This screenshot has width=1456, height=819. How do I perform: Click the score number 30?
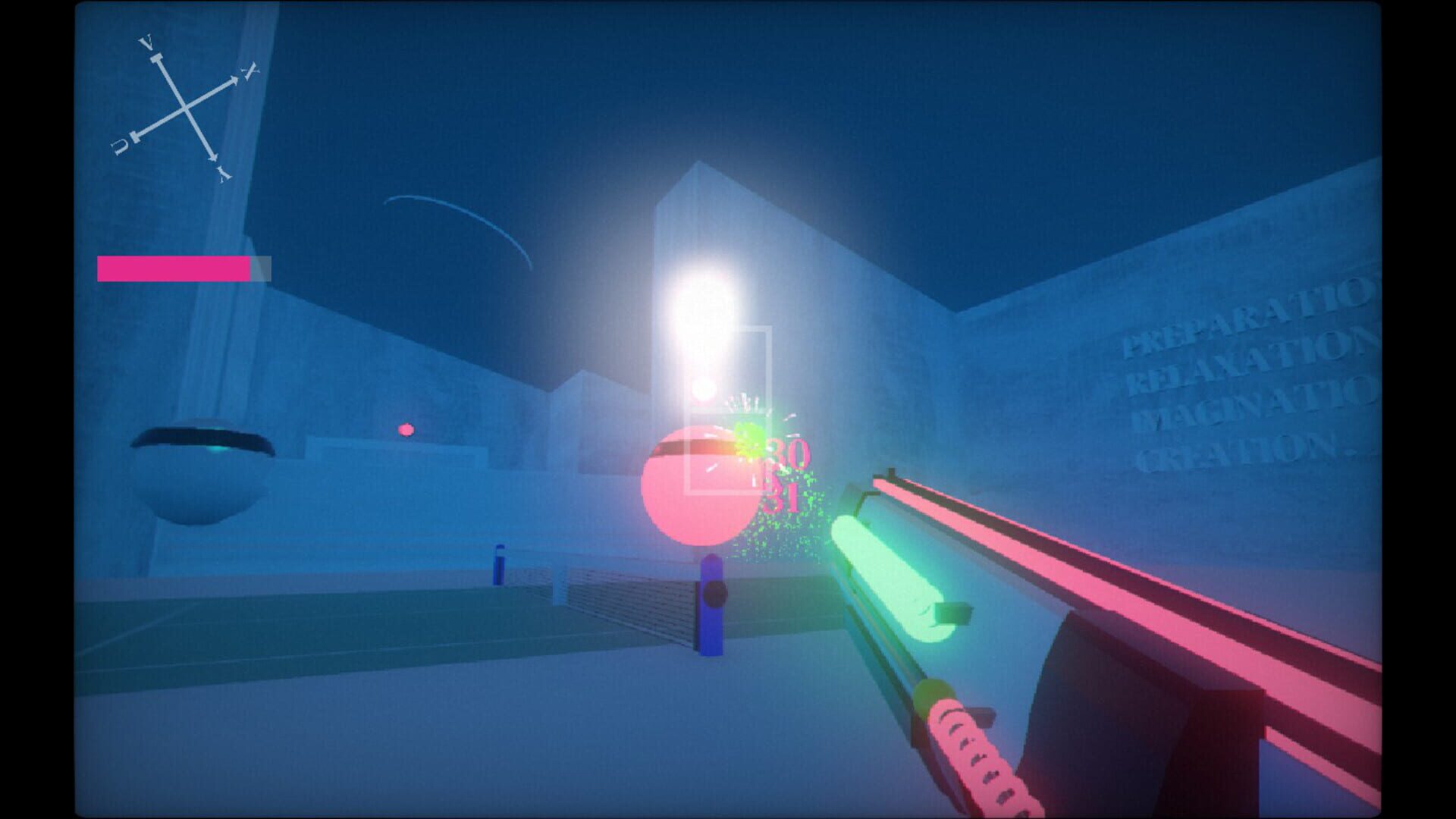coord(789,452)
